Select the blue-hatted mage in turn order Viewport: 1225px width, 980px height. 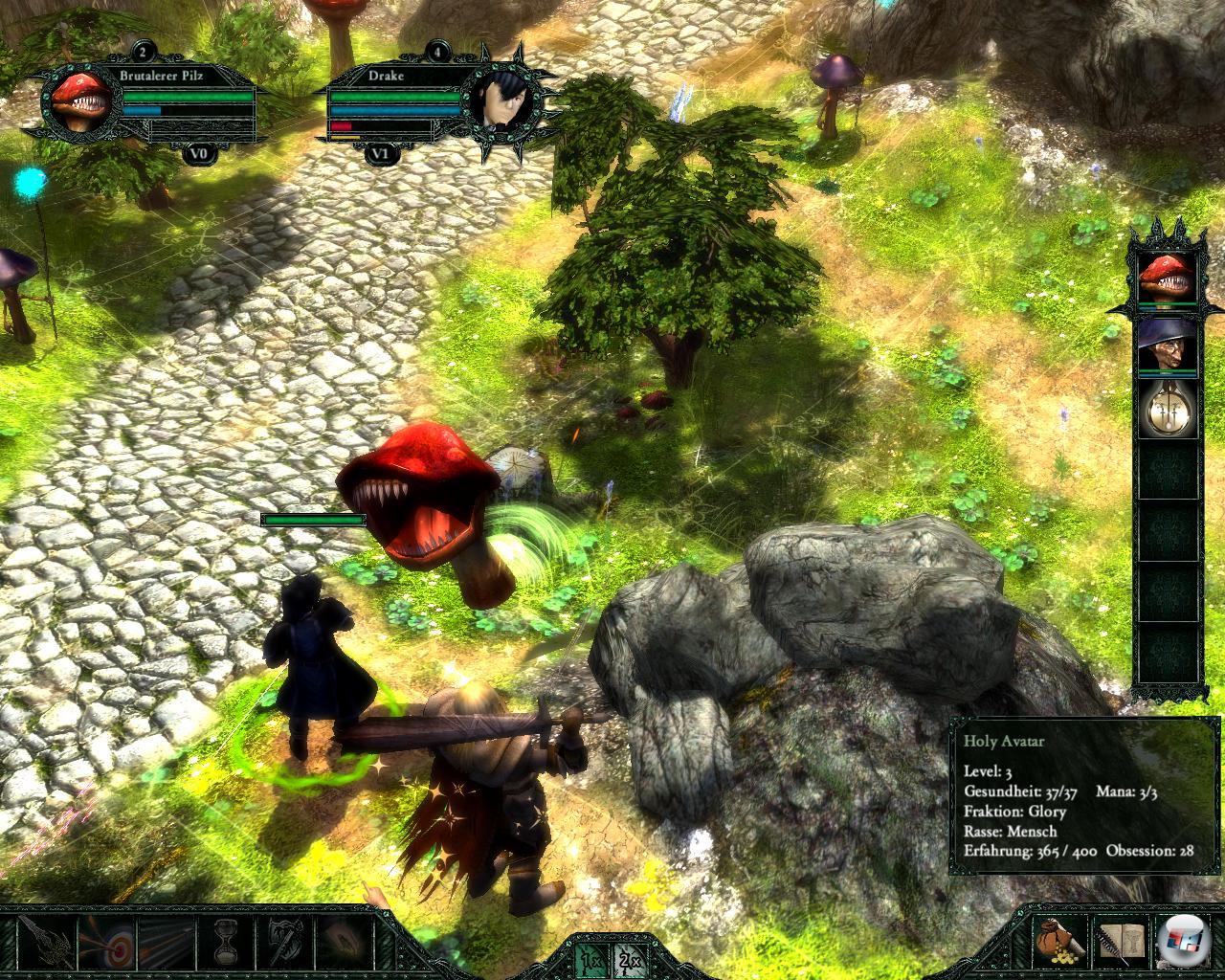pos(1167,345)
